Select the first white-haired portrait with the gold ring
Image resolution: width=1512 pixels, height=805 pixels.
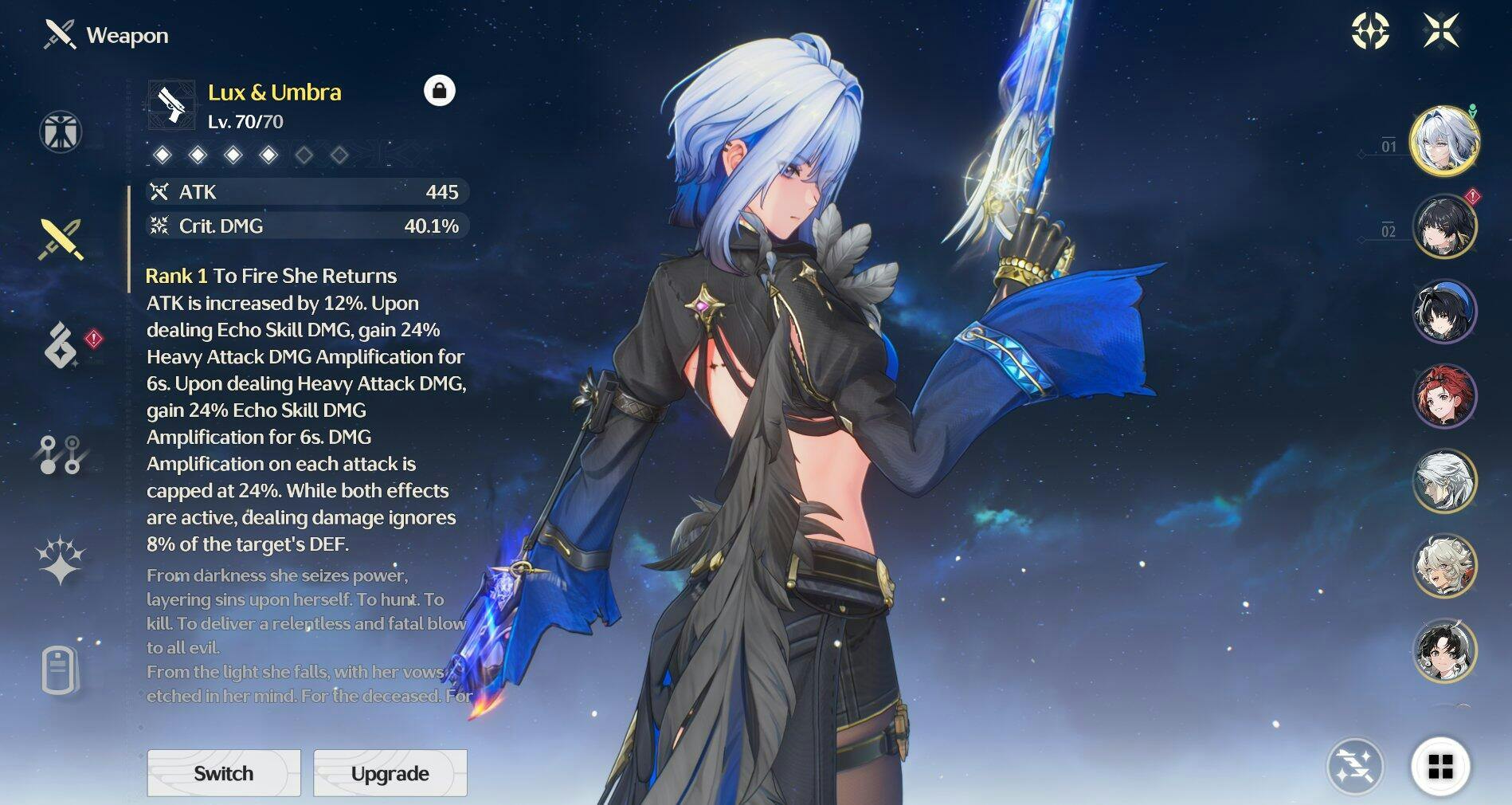[1443, 142]
